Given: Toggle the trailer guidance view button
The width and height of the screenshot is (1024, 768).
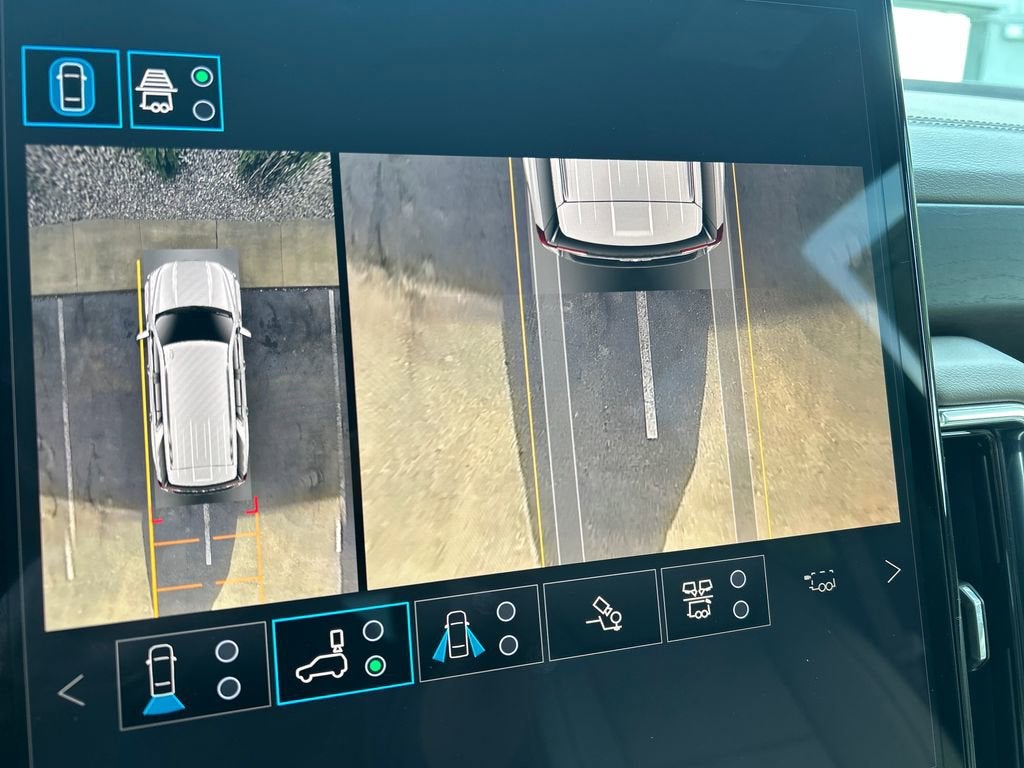Looking at the screenshot, I should pyautogui.click(x=175, y=91).
